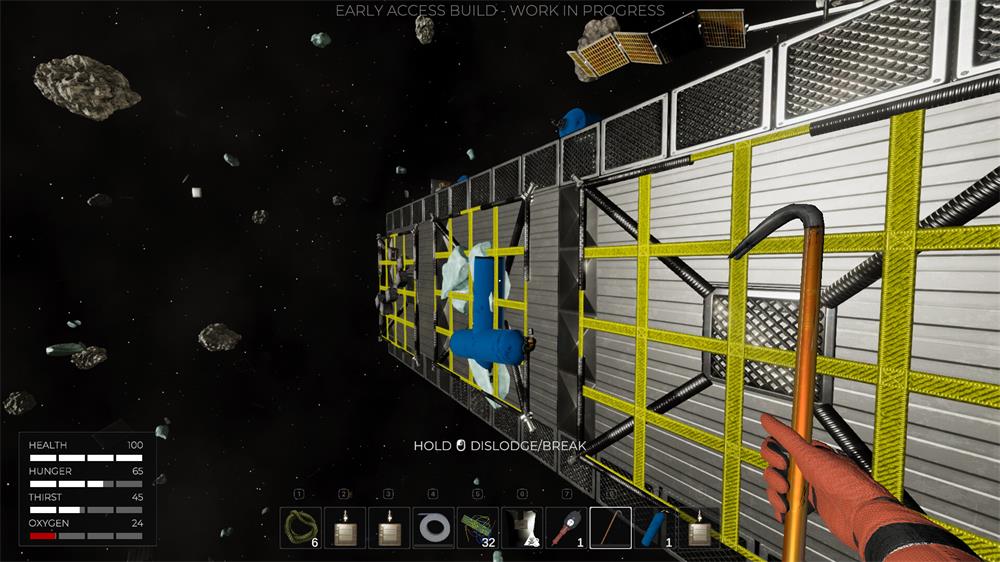
Task: Select the coiled rope hotbar slot
Action: (301, 526)
